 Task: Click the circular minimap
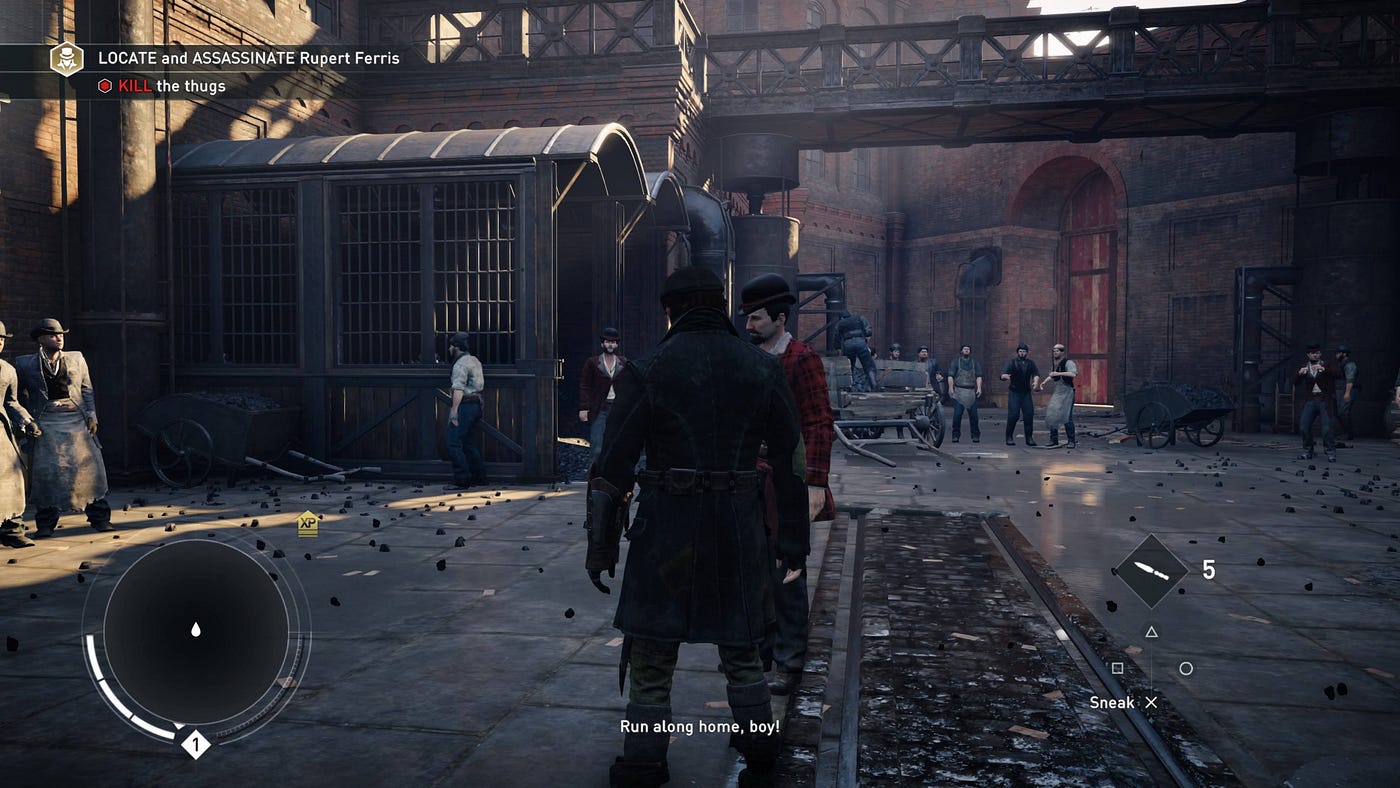196,631
